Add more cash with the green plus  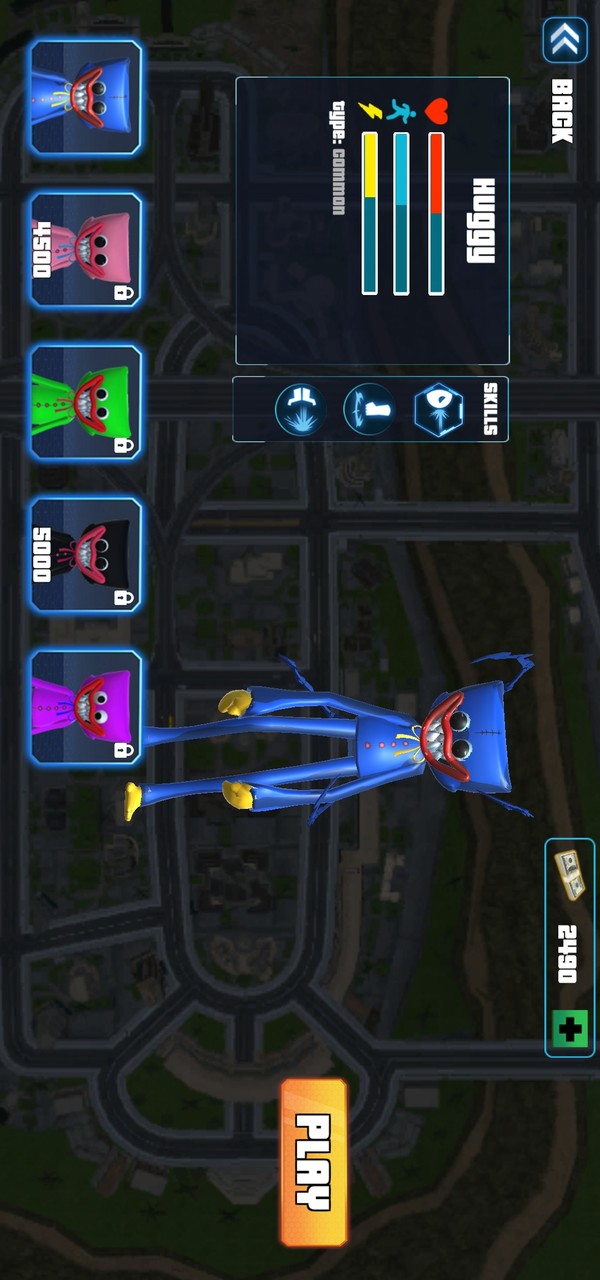tap(568, 1027)
